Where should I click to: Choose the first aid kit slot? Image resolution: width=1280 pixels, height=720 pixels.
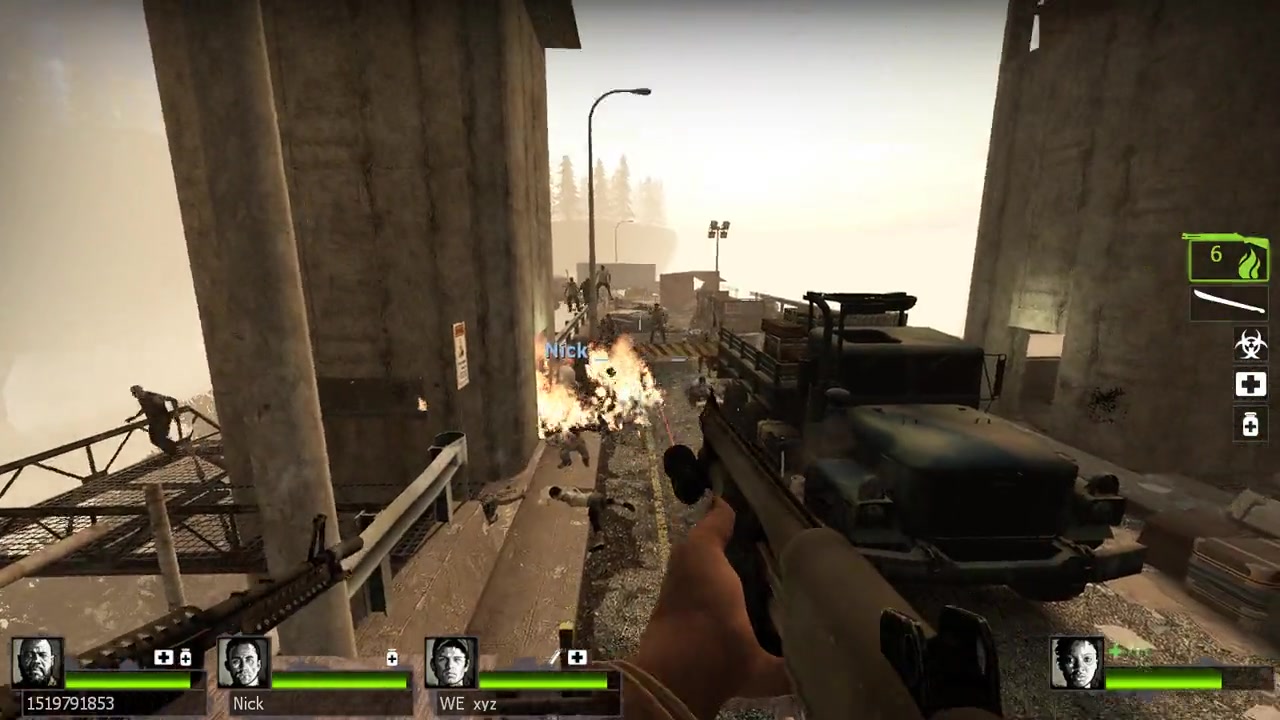tap(1250, 385)
